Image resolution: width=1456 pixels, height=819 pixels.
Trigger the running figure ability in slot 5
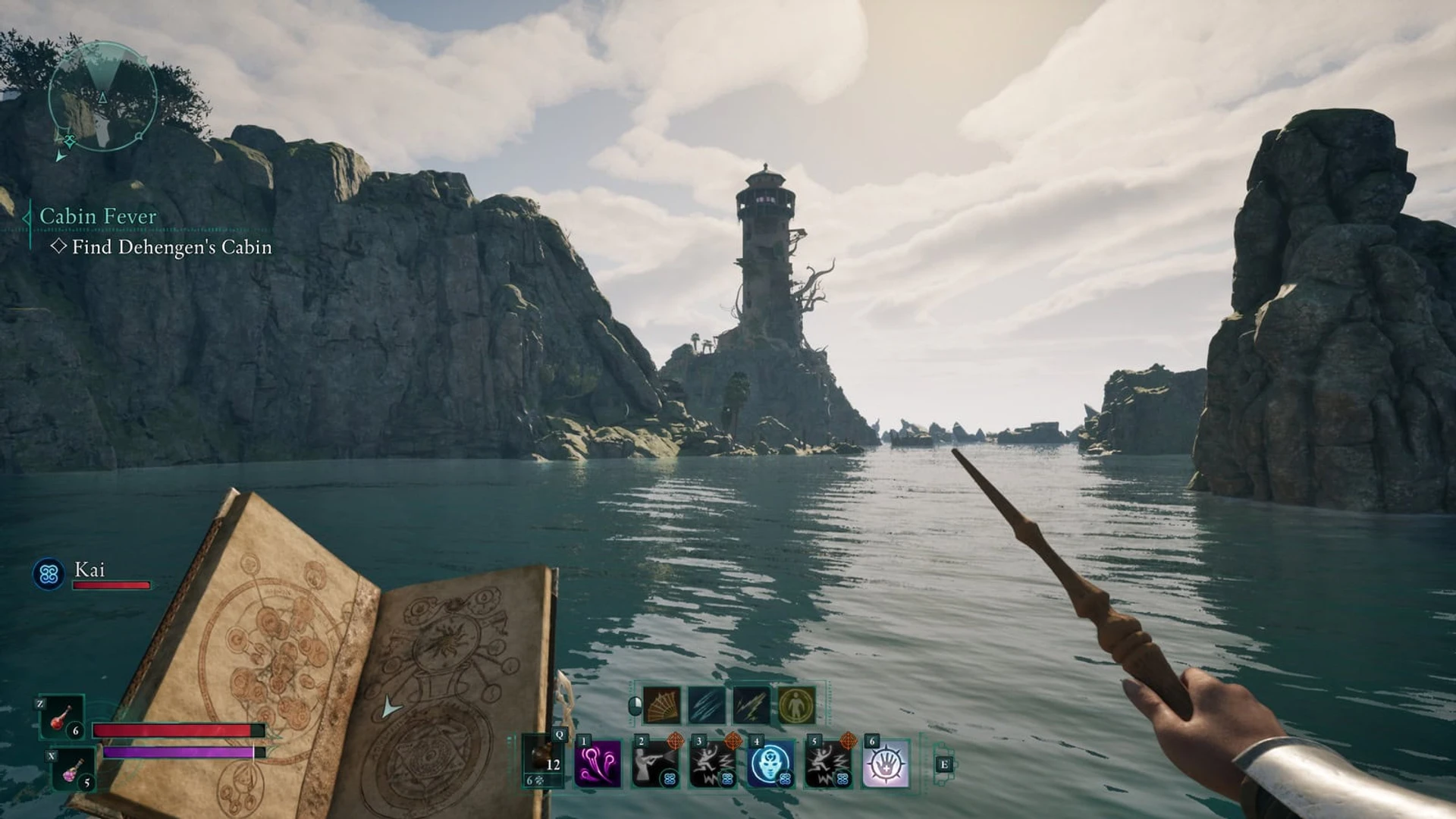tap(828, 764)
